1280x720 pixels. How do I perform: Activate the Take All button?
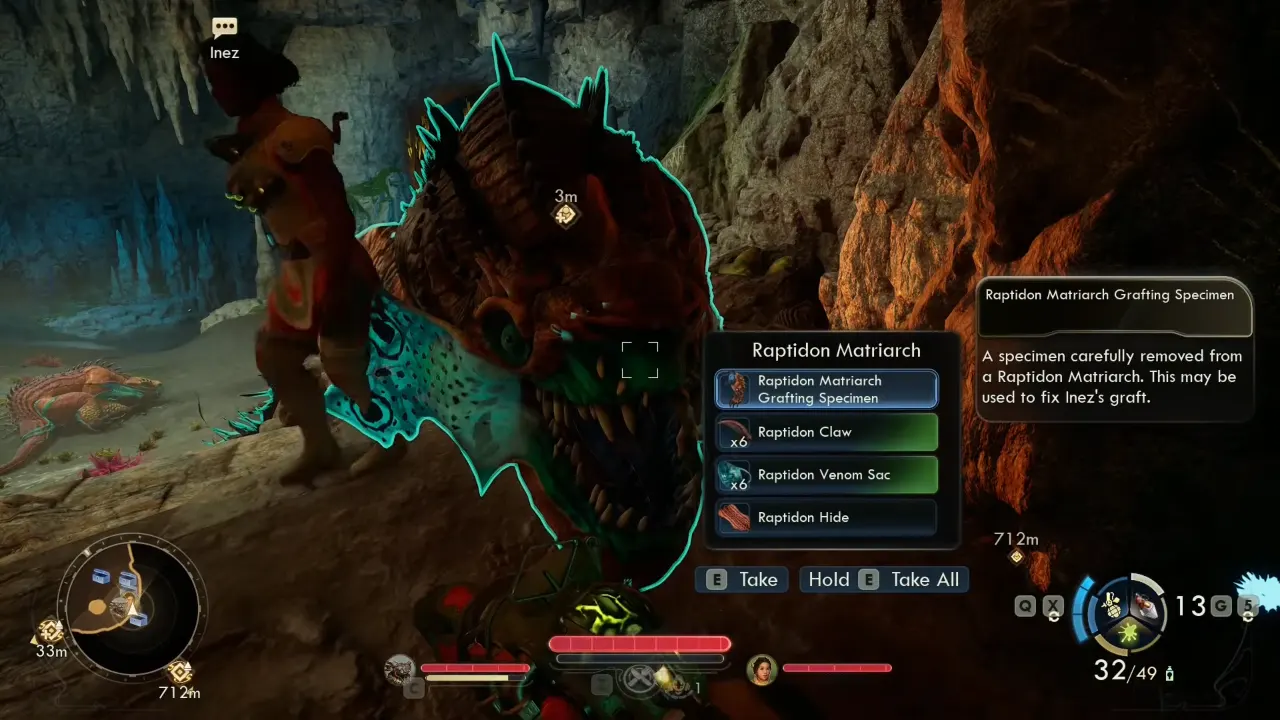[884, 580]
